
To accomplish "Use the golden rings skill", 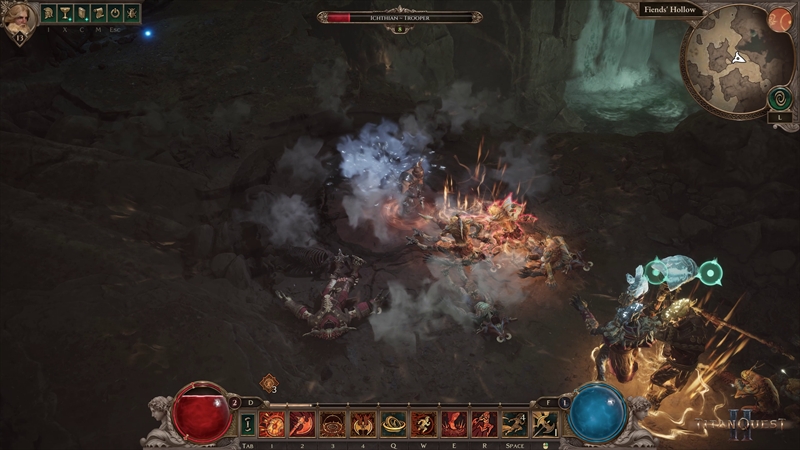I will [x=393, y=424].
